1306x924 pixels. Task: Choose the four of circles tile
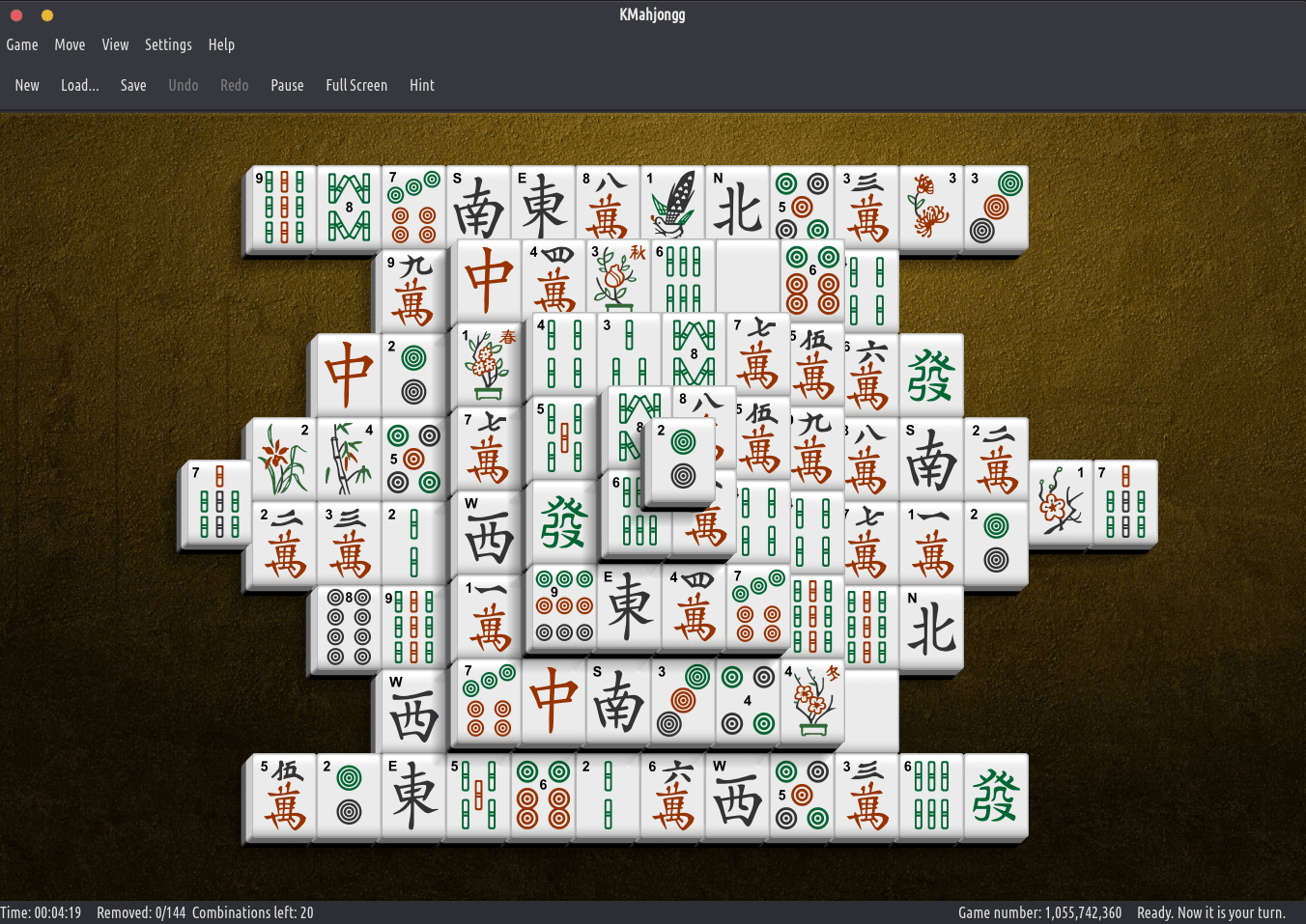pos(748,702)
